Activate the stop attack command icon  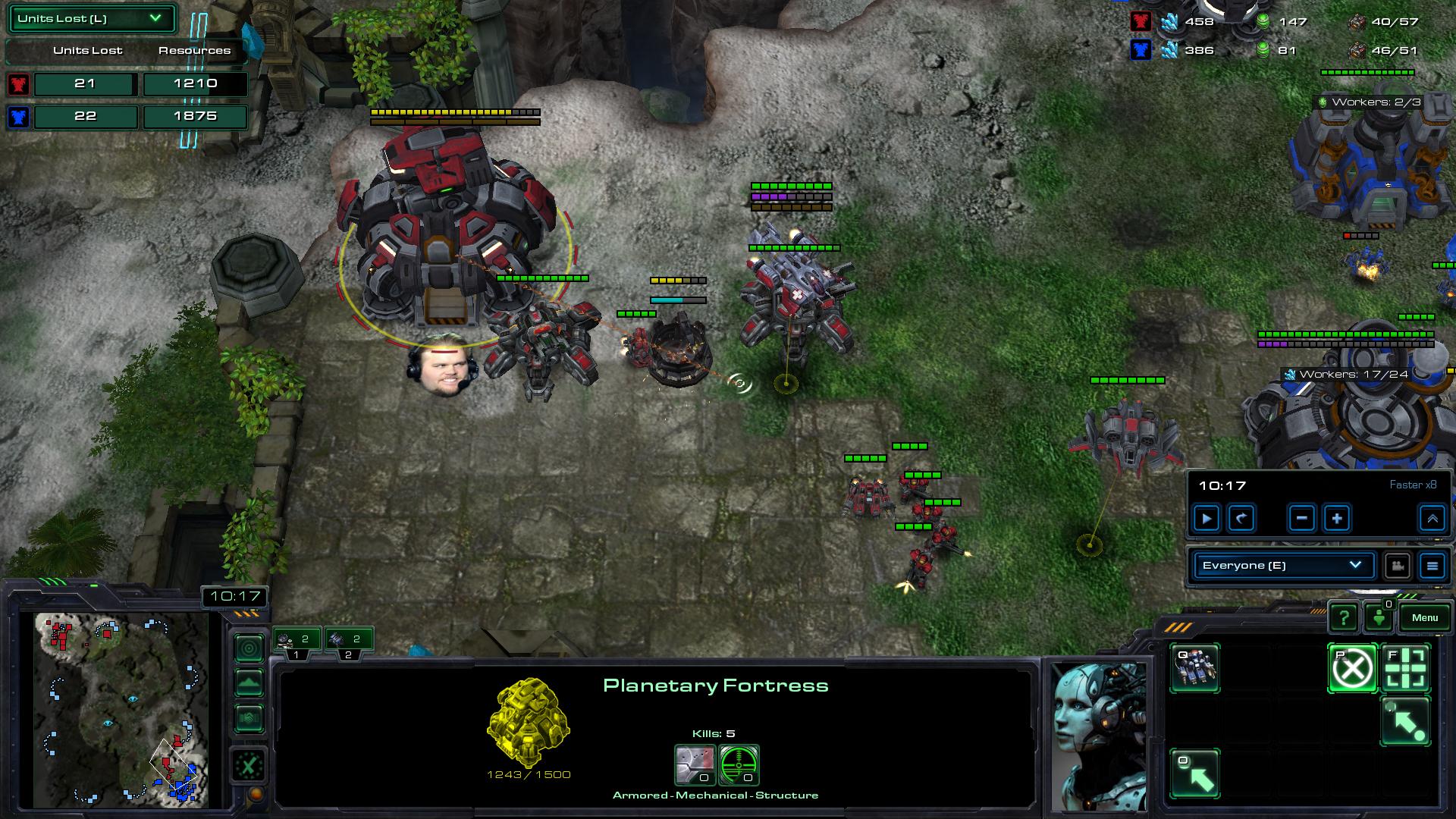[x=1352, y=668]
